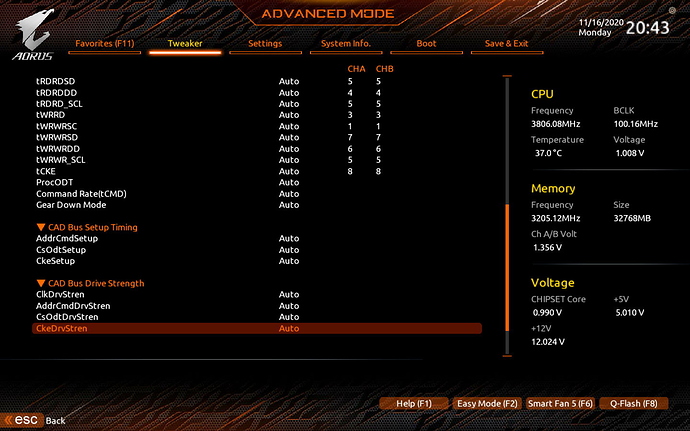Select the ProcODT setting row

pyautogui.click(x=52, y=182)
